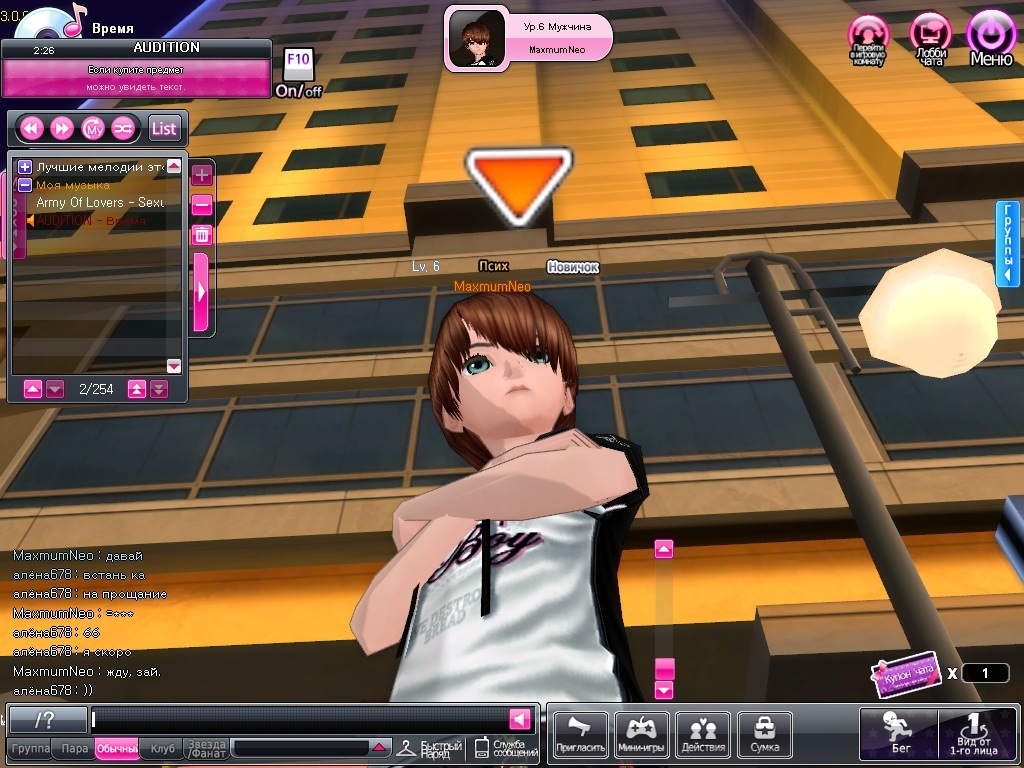The width and height of the screenshot is (1024, 768).
Task: Open the Сумка bag
Action: tap(764, 735)
